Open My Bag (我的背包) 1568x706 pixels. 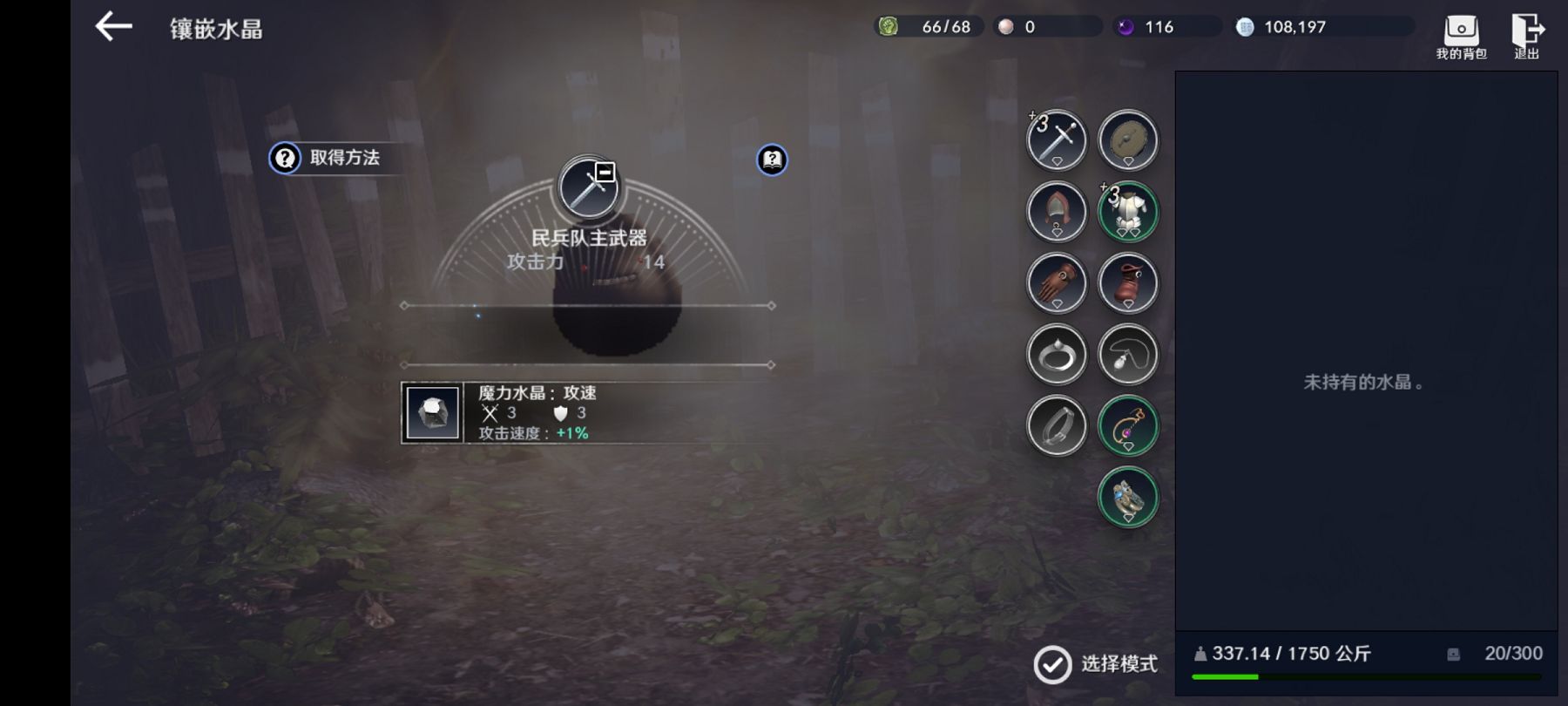click(1461, 37)
